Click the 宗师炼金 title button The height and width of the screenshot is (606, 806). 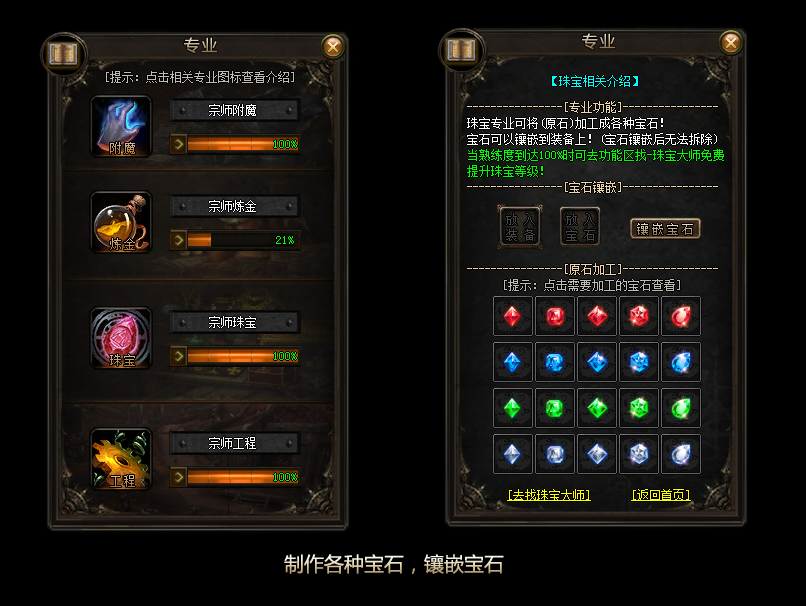[x=234, y=206]
